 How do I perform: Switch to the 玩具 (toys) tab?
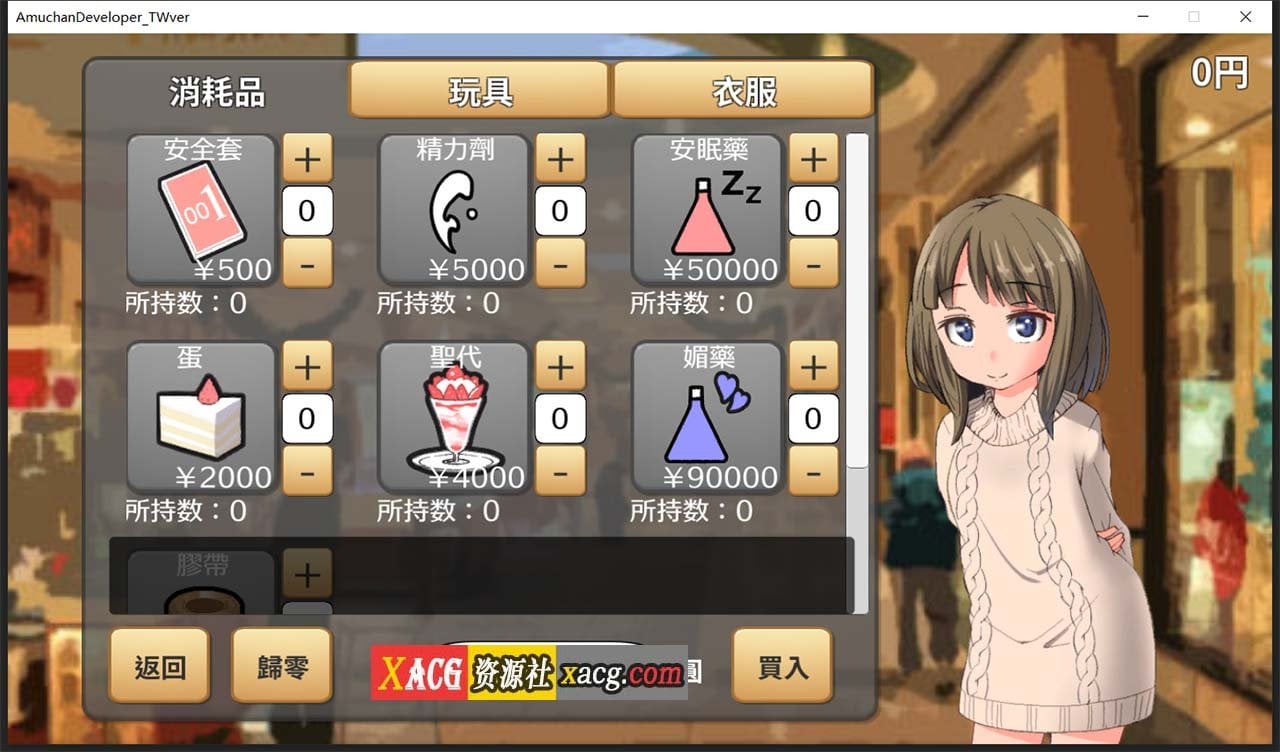tap(480, 90)
